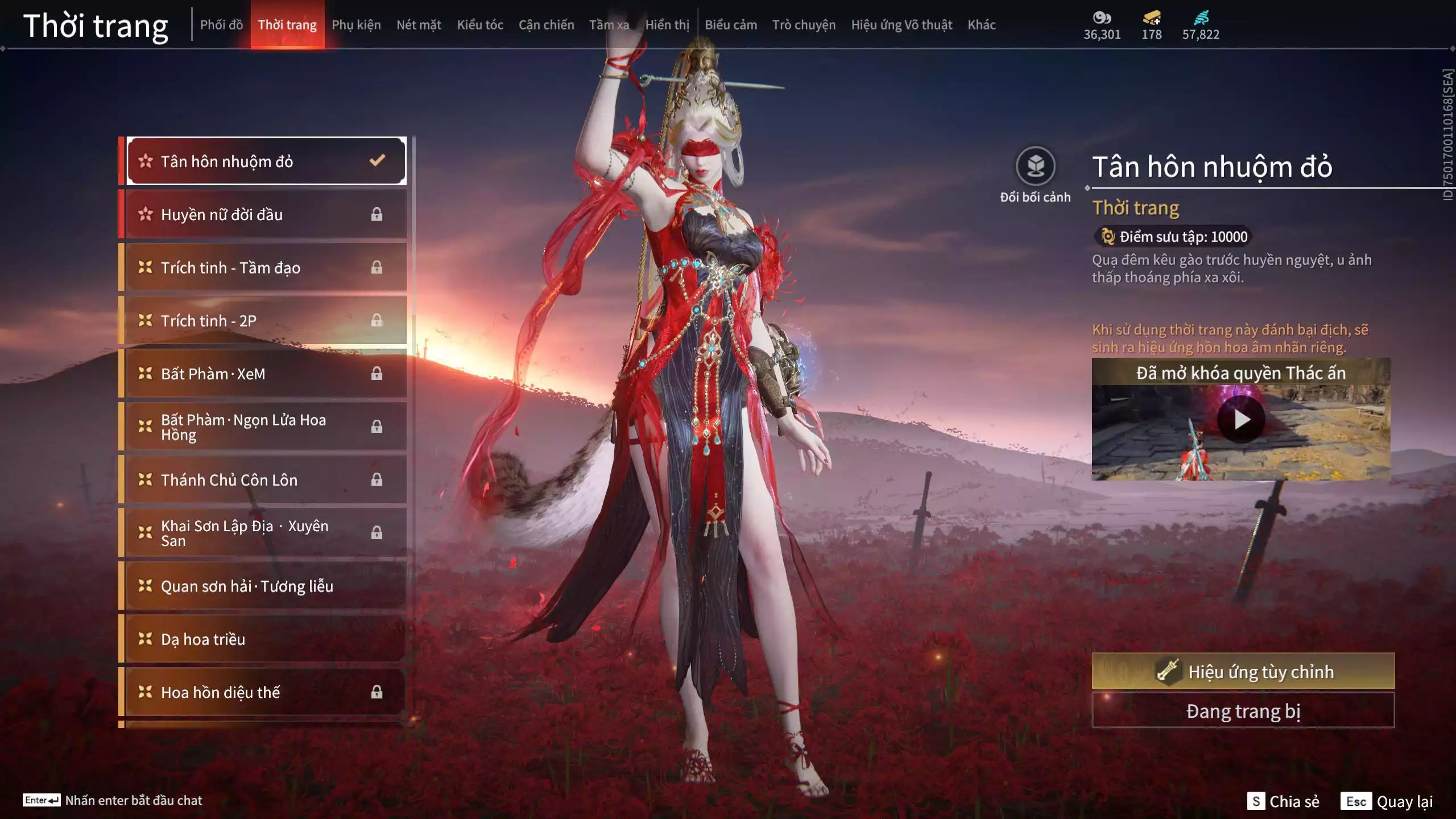1456x819 pixels.
Task: Click the lock icon on "Hoa hồn diệu thế"
Action: click(x=376, y=692)
